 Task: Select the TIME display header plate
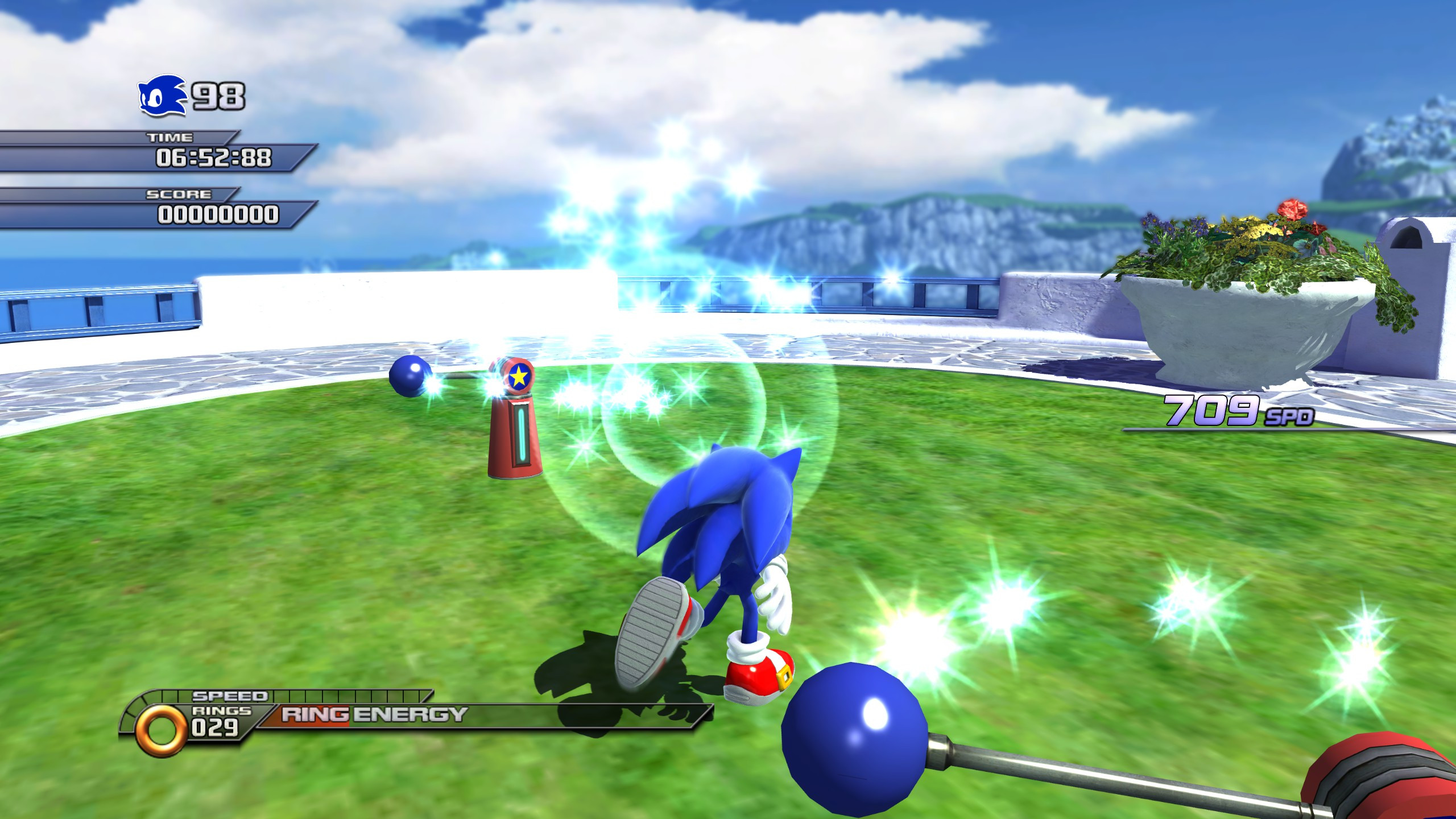[x=171, y=136]
